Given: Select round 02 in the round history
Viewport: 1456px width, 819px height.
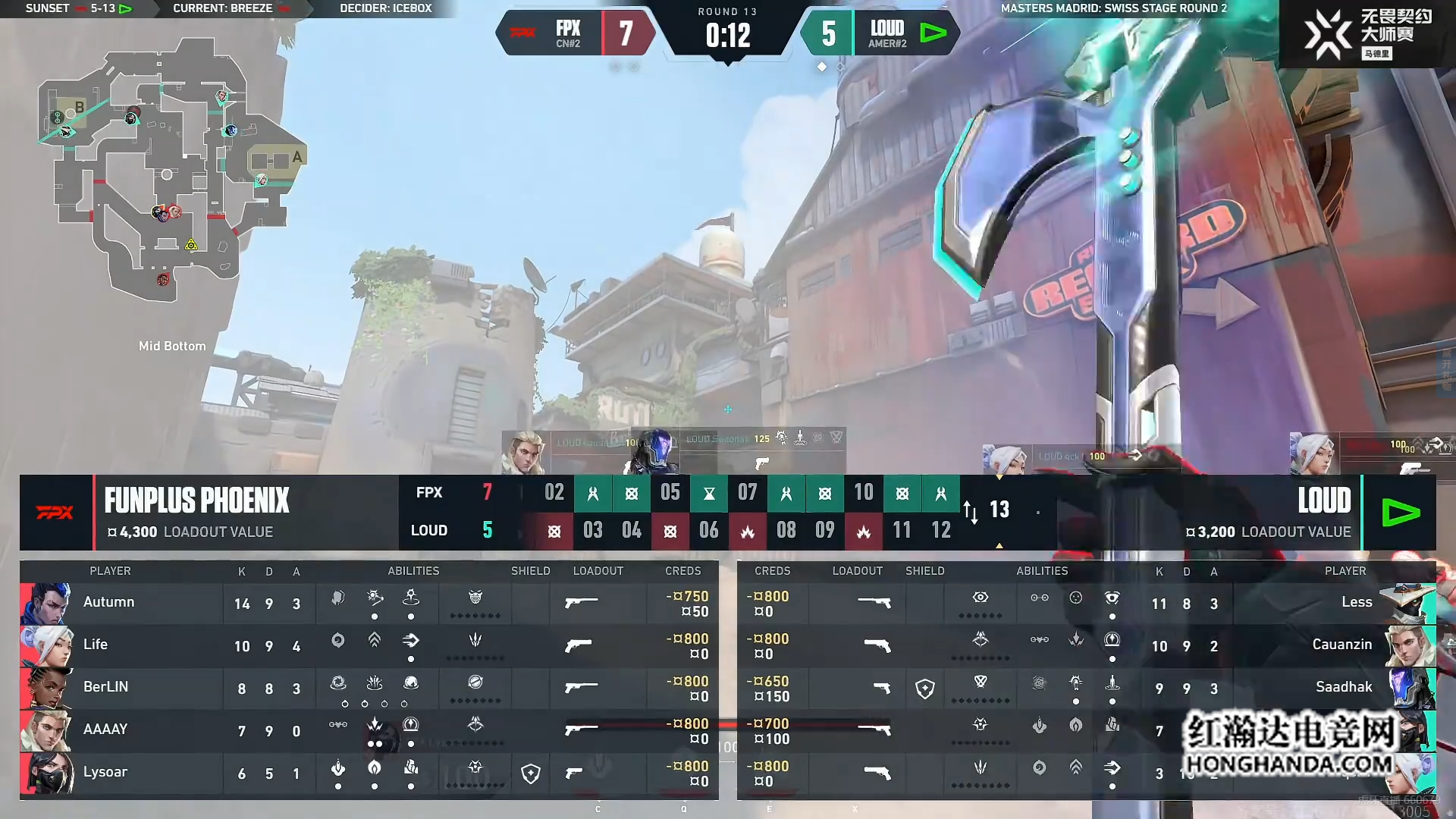Looking at the screenshot, I should click(x=554, y=494).
